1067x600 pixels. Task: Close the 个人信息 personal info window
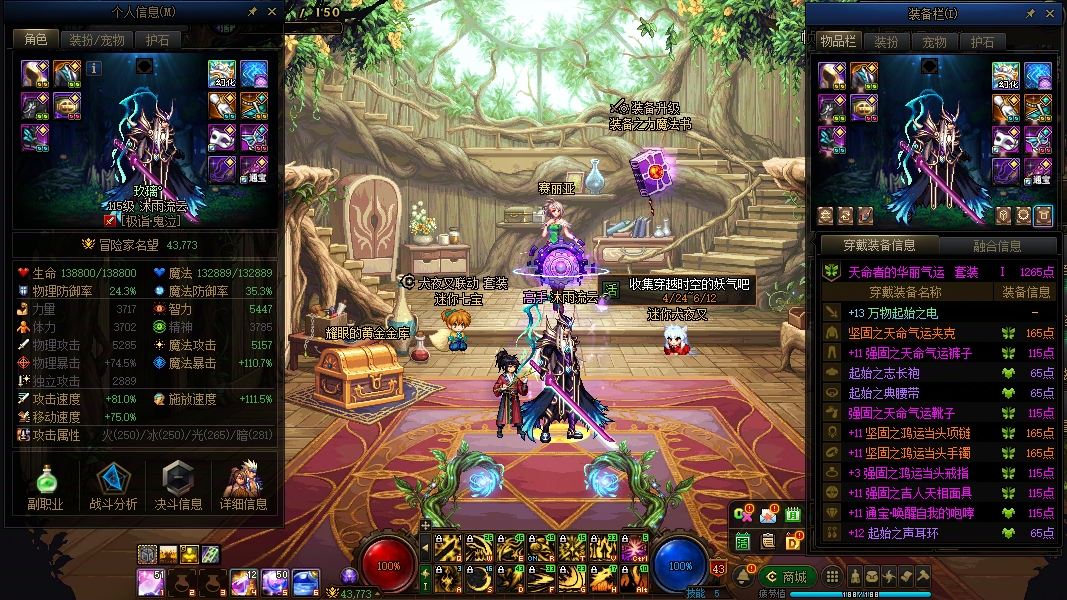272,12
